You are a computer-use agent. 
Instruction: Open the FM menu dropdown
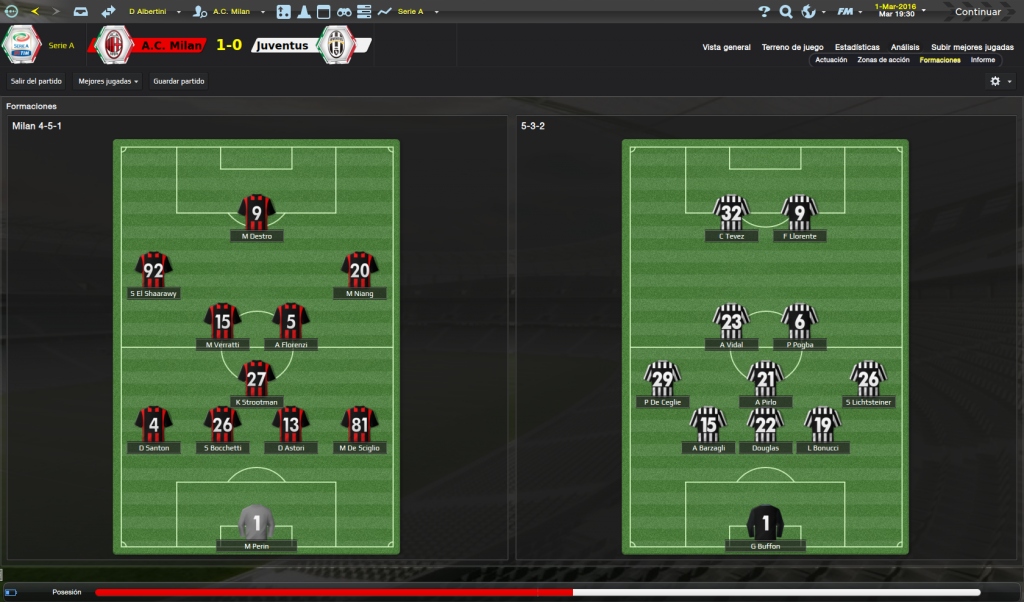click(849, 12)
